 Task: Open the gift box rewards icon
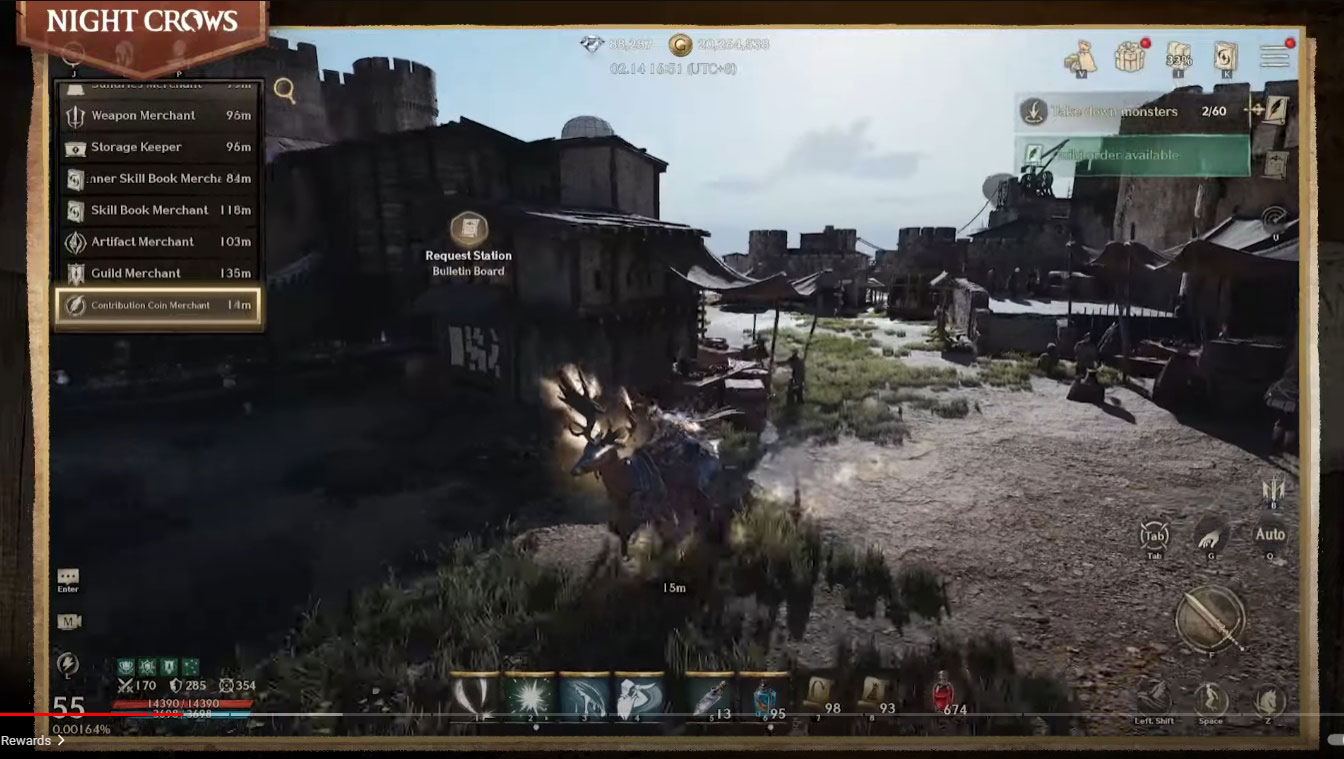point(1130,57)
